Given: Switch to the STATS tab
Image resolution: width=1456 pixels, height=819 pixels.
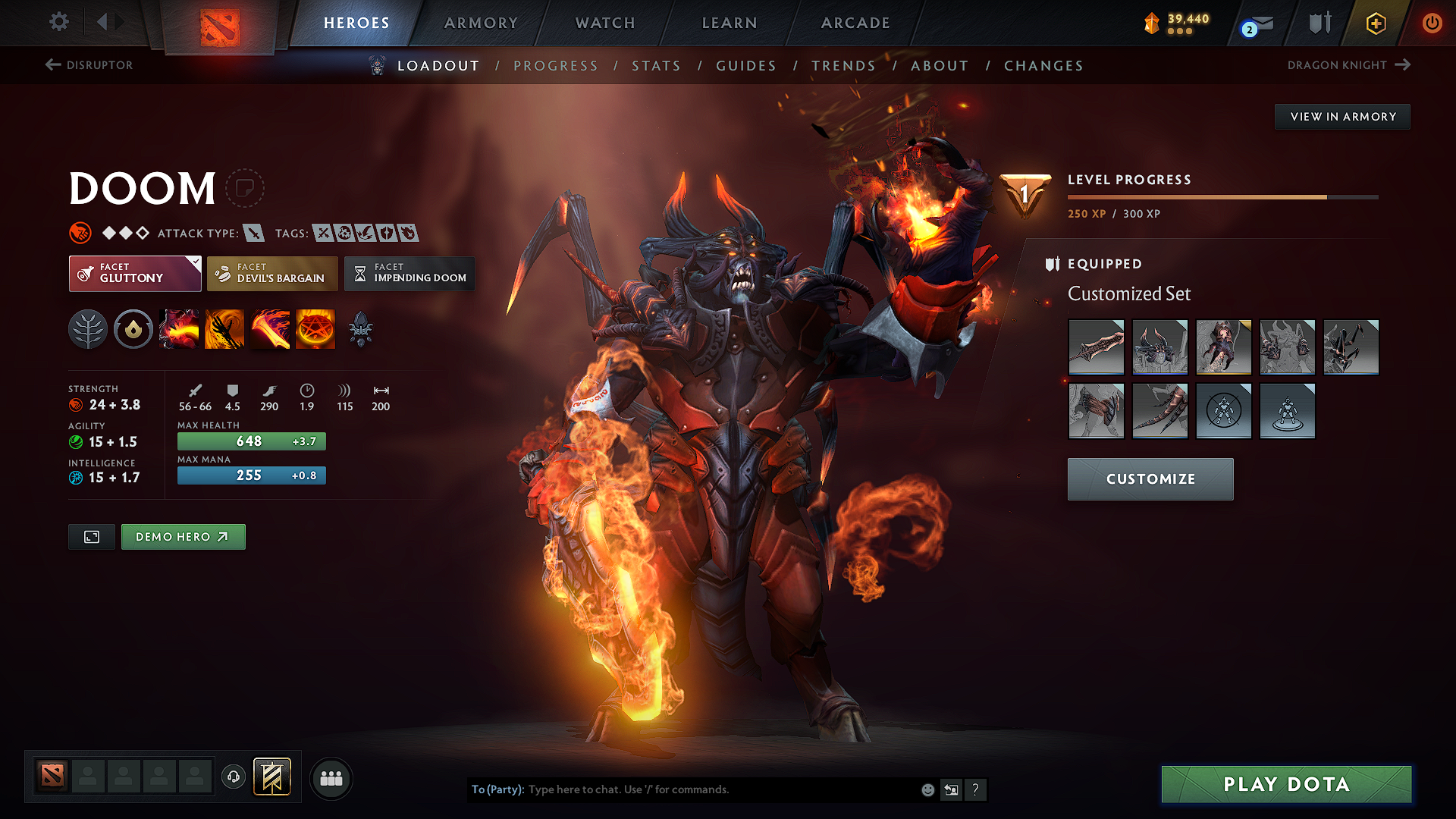Looking at the screenshot, I should pyautogui.click(x=656, y=65).
